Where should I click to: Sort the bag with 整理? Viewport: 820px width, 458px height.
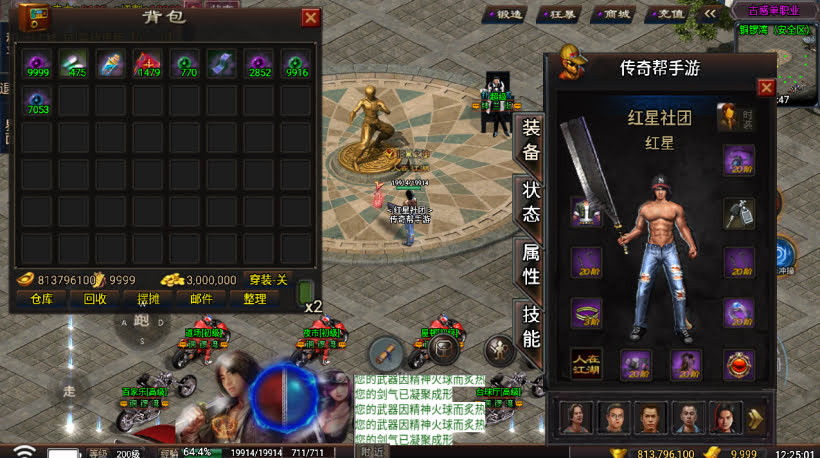click(x=254, y=298)
